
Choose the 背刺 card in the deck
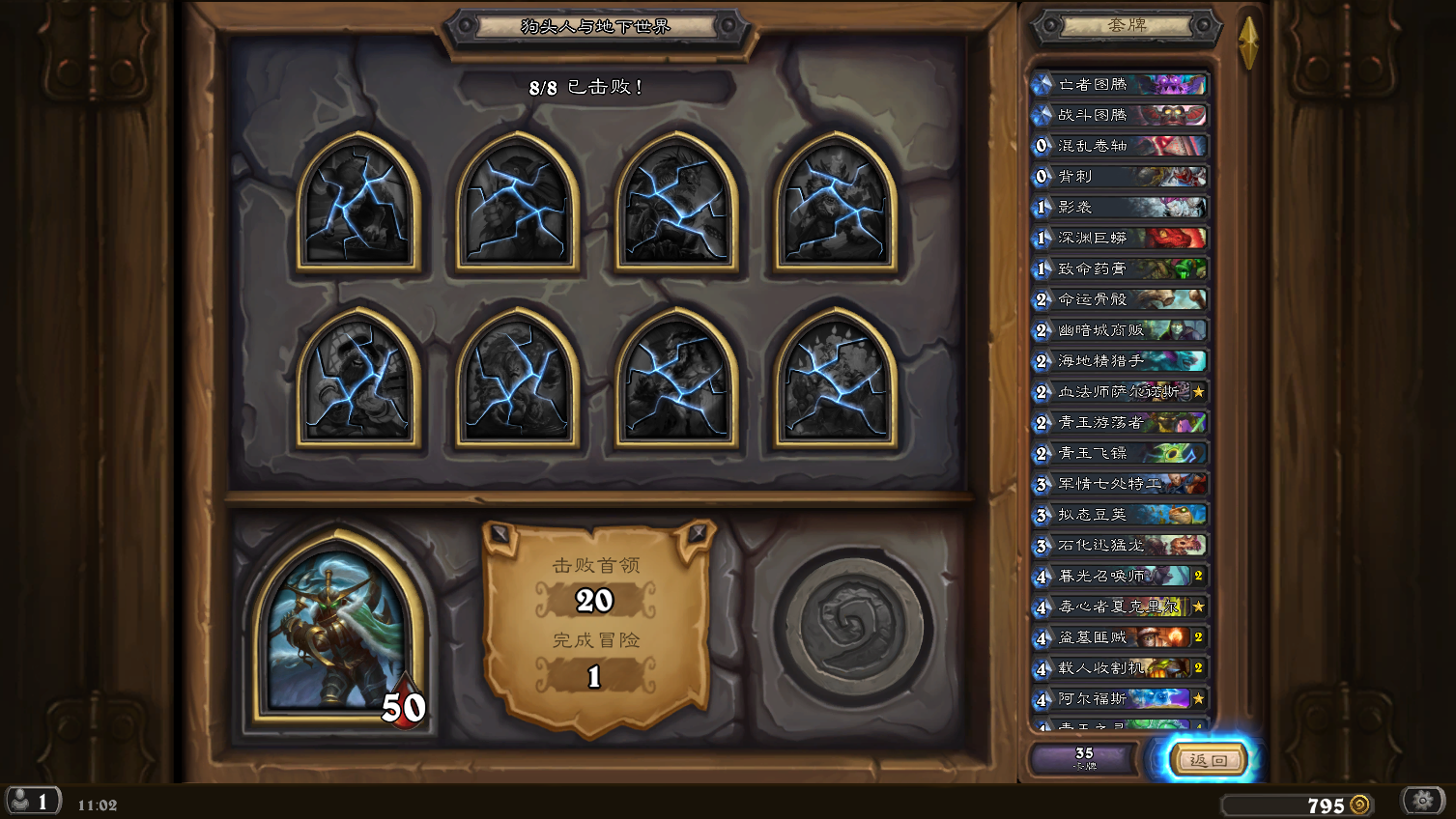click(1121, 177)
